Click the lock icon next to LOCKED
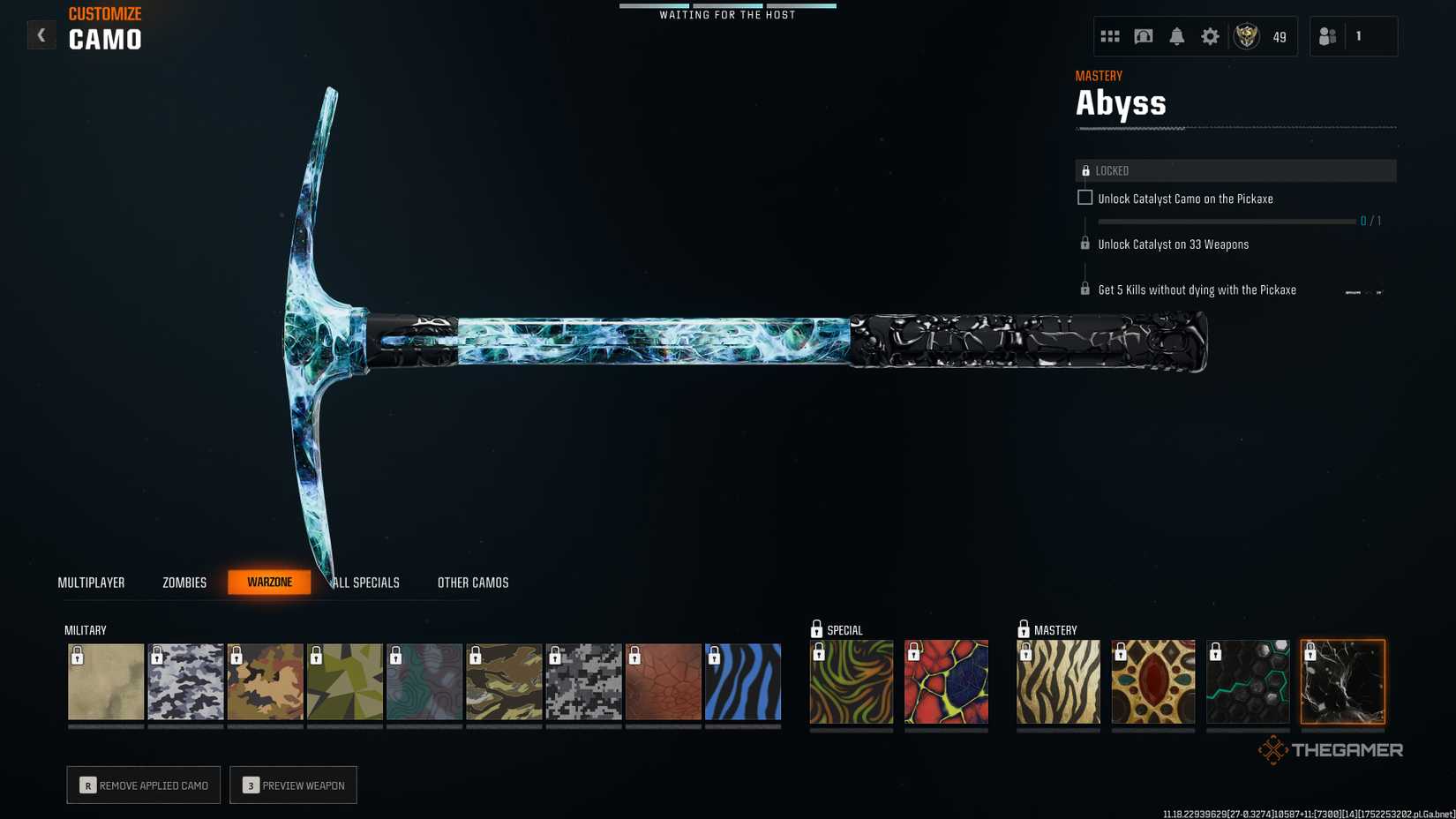 (1084, 169)
